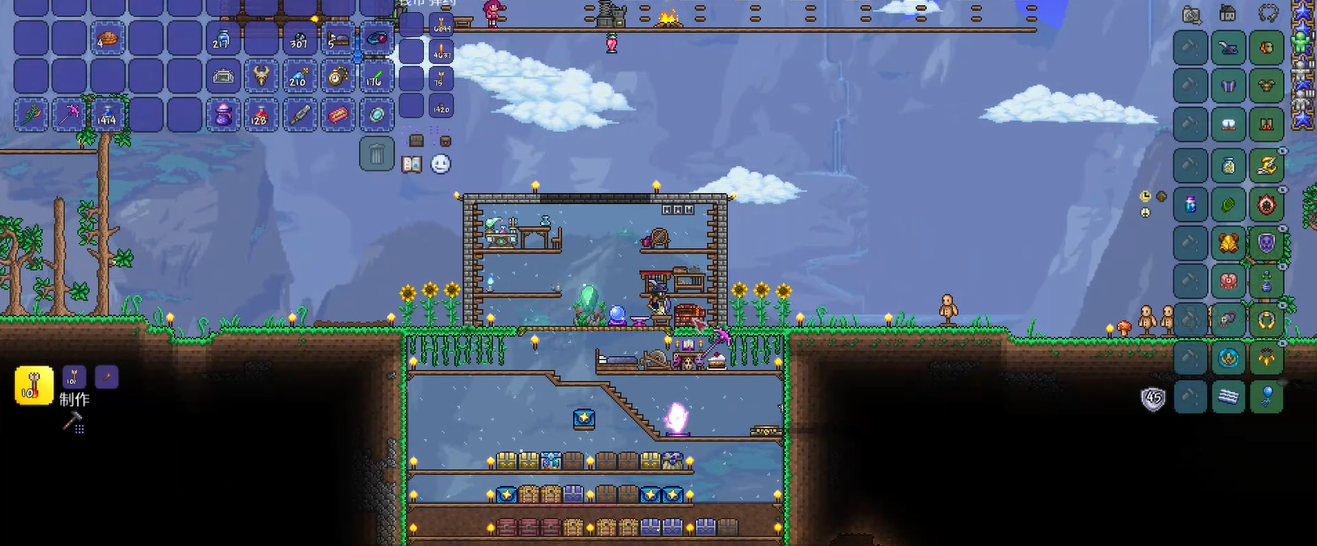Select the gold bell accessory slot
Viewport: 1317px width, 546px height.
[1228, 242]
